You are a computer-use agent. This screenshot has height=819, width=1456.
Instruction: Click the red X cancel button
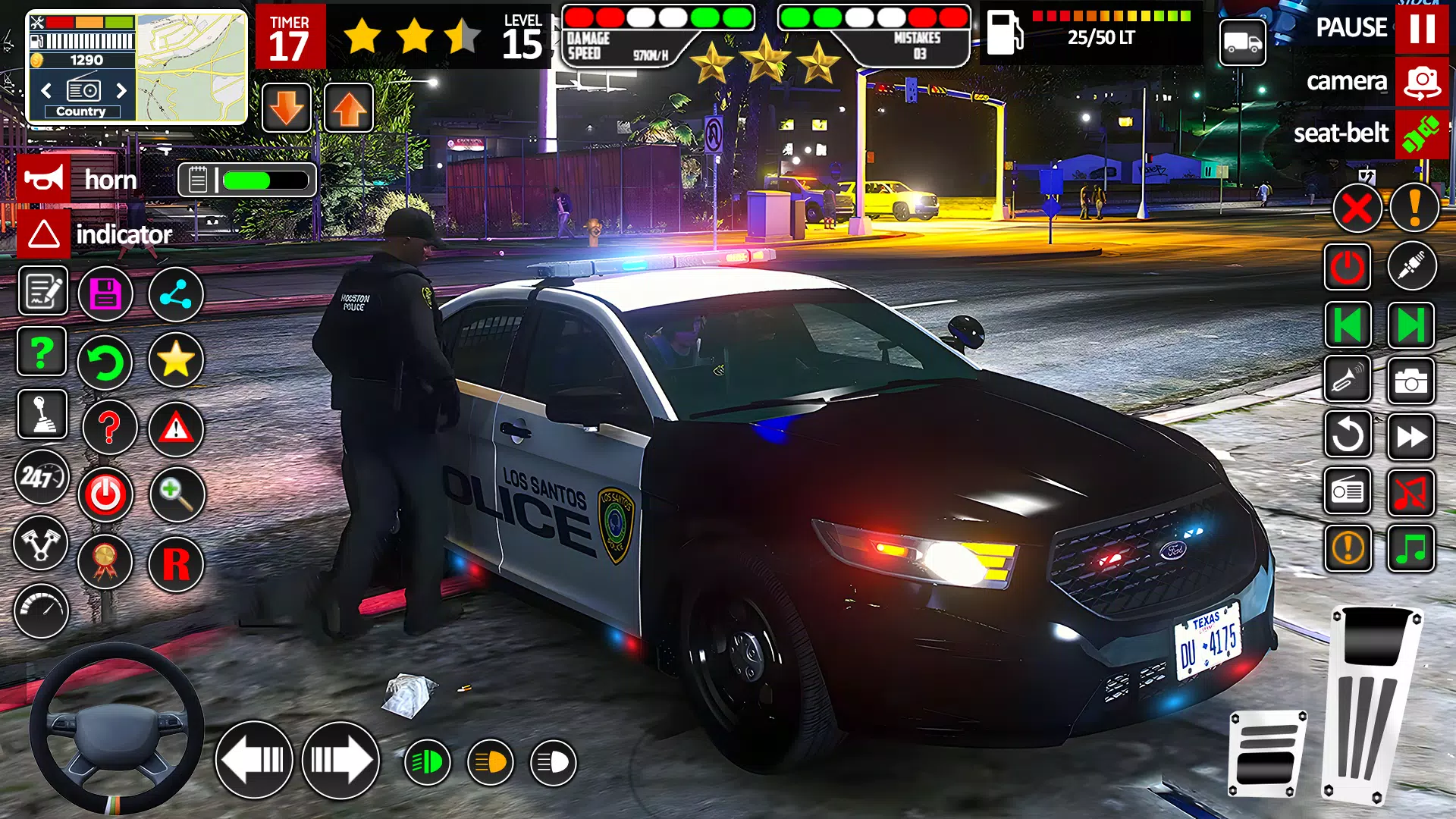1357,208
